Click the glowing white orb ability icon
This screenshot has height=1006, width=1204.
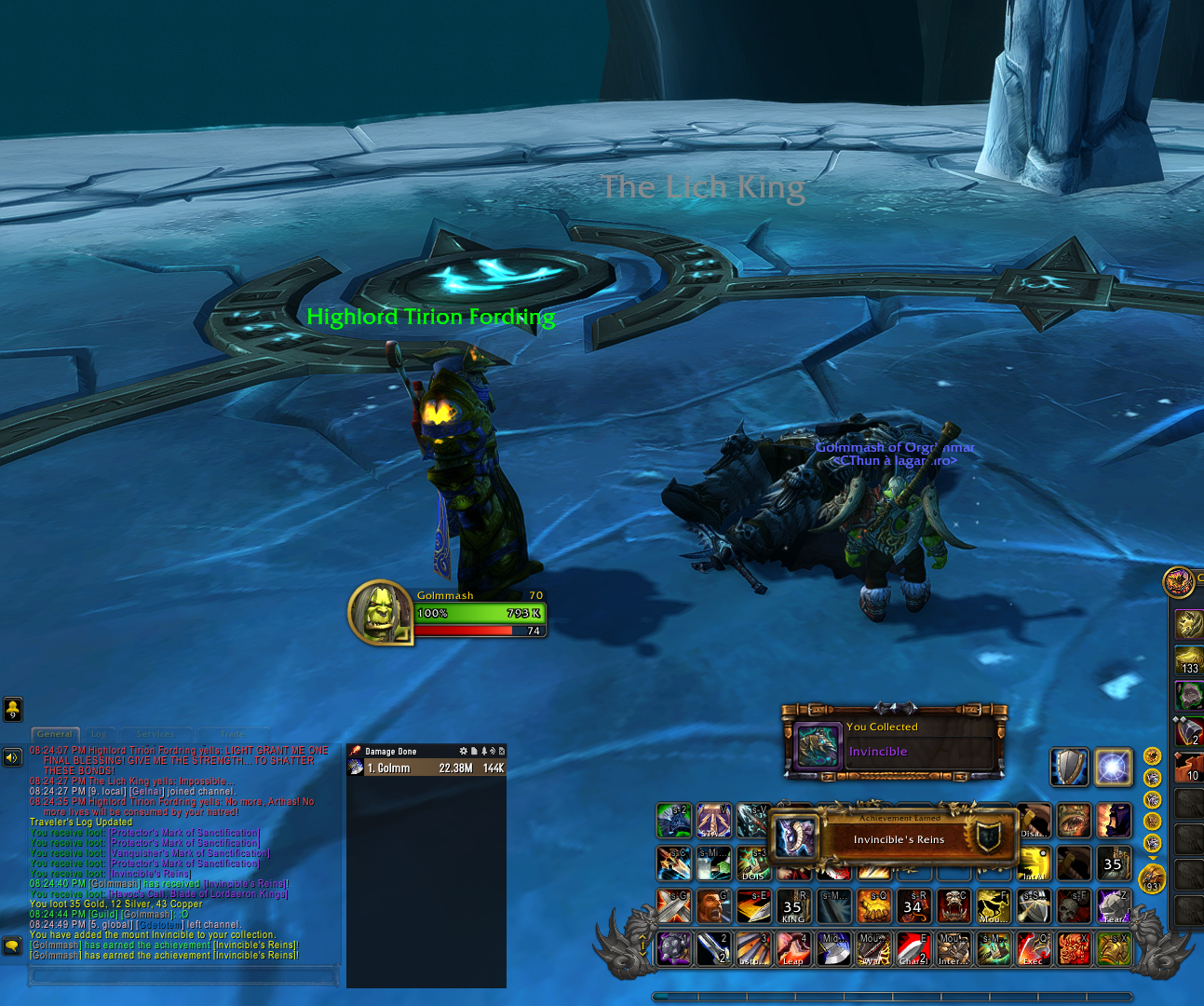[x=1113, y=768]
